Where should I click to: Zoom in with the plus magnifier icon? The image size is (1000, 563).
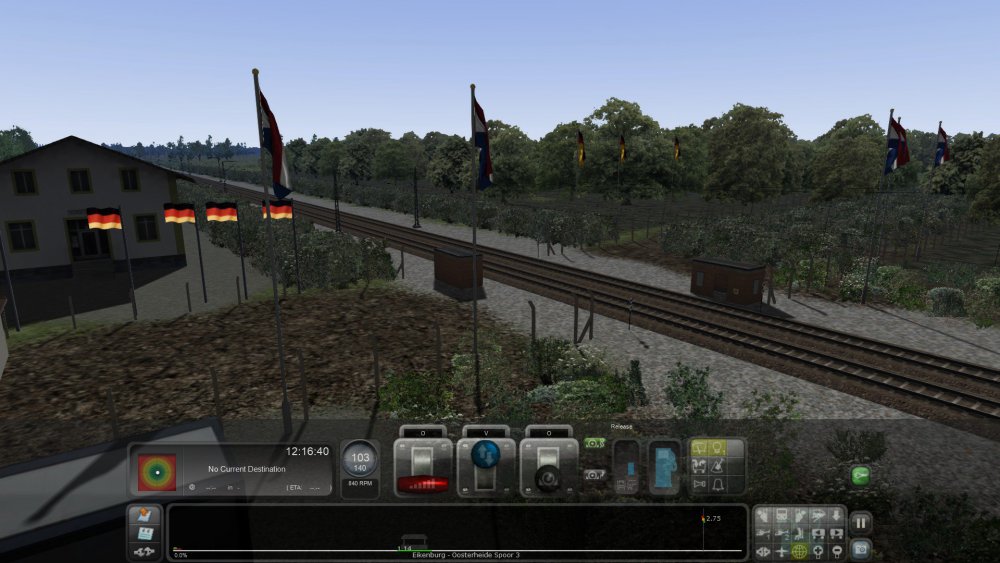(x=817, y=551)
